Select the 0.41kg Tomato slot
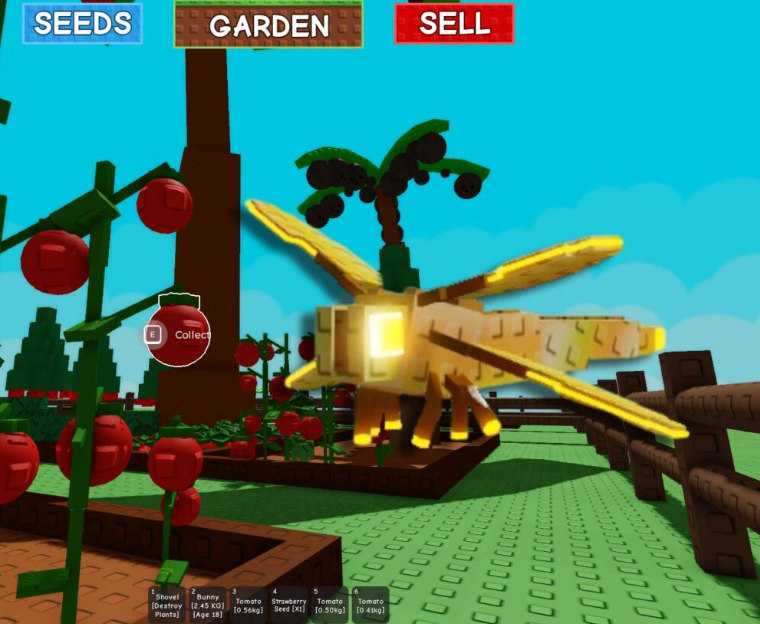The height and width of the screenshot is (624, 760). pos(370,605)
